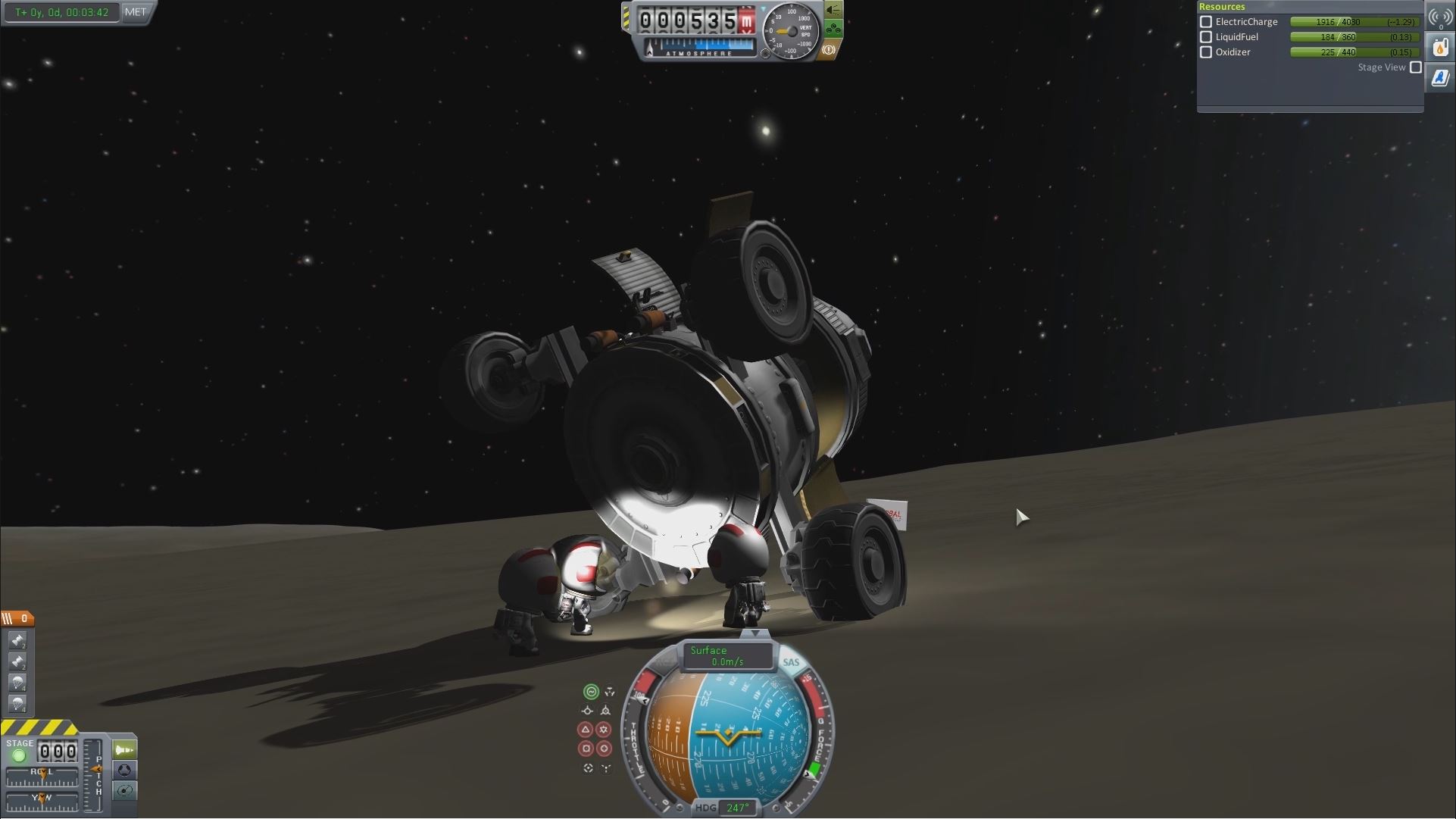Tick the LiquidFuel resource checkbox
Screen dimensions: 1456x819
(x=1206, y=37)
